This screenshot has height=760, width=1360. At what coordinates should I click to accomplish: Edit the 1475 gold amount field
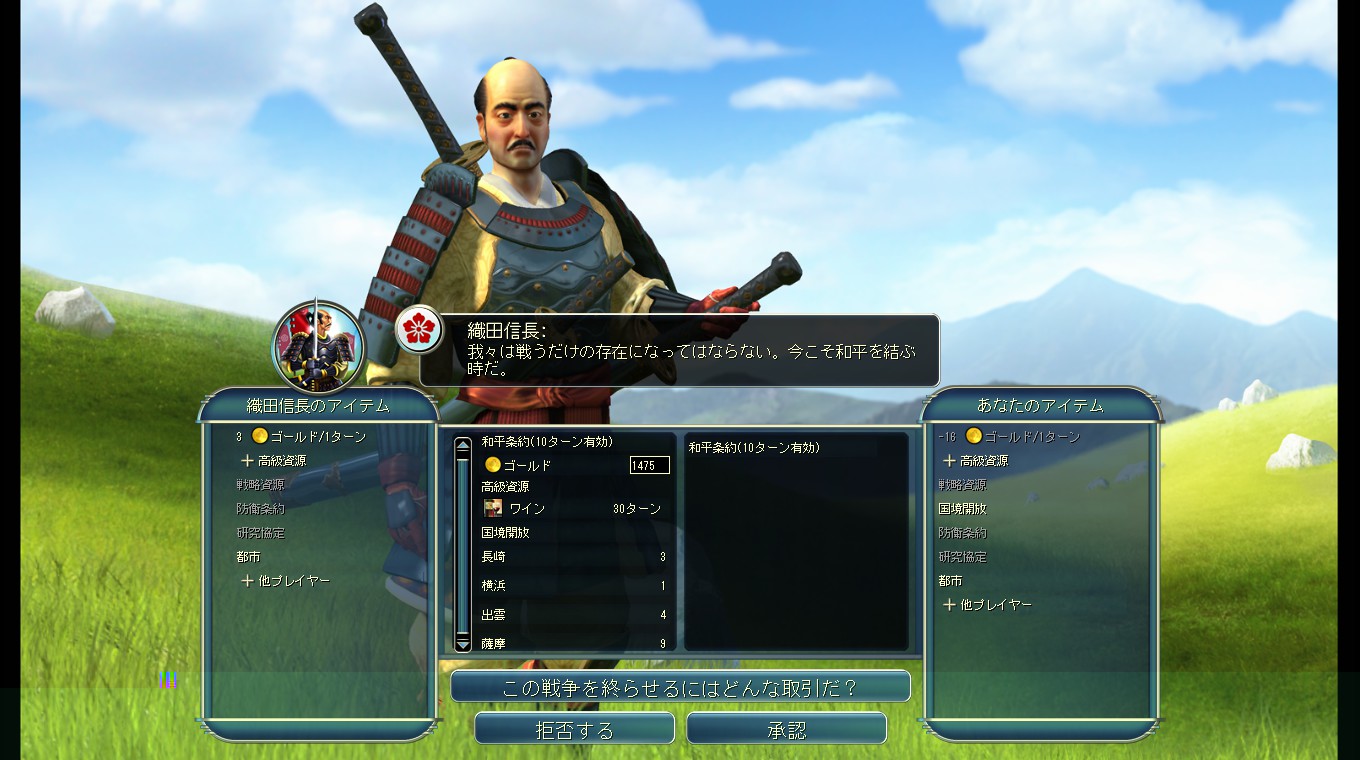[649, 465]
